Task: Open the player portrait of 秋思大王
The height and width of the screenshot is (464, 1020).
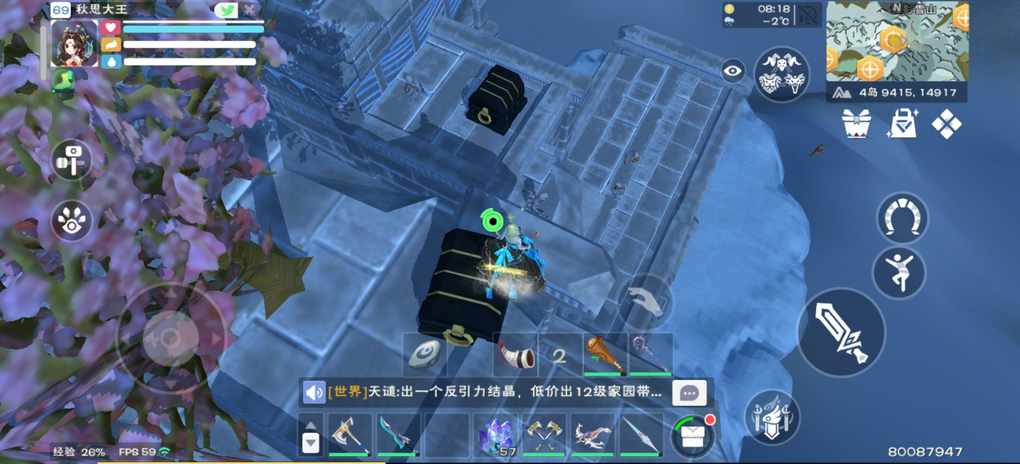Action: [74, 43]
